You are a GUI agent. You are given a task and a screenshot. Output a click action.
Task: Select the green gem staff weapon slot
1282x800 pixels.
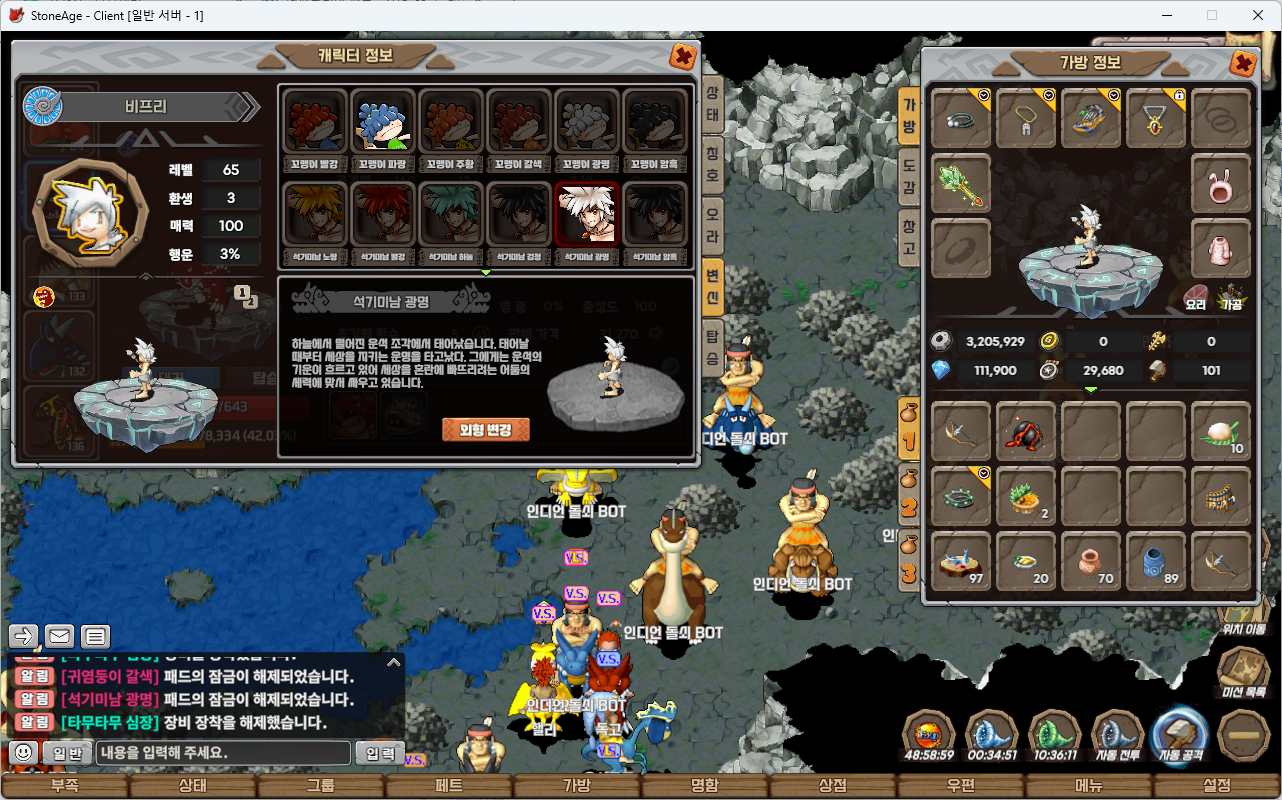tap(961, 184)
